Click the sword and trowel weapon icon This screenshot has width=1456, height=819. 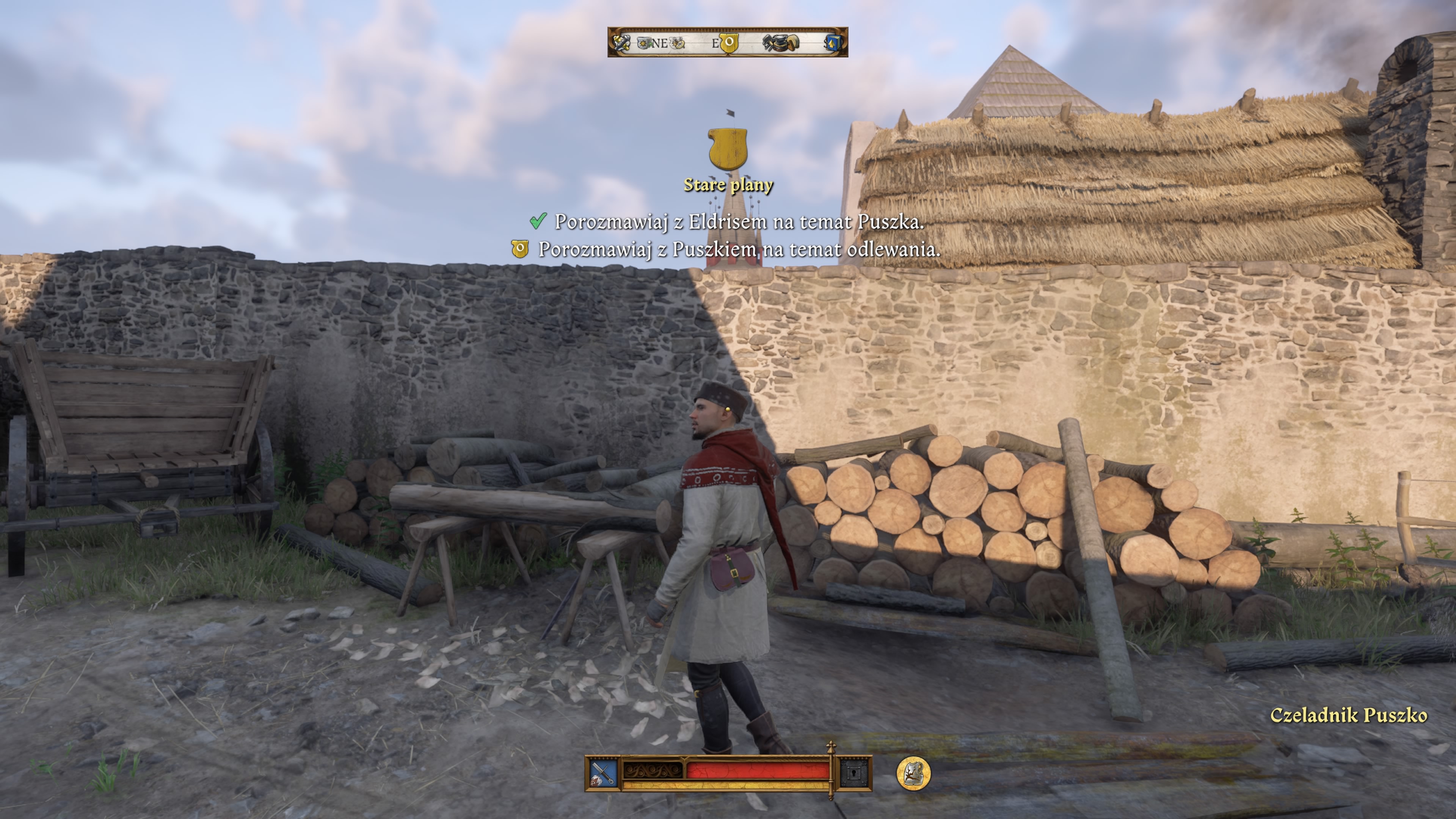point(602,774)
